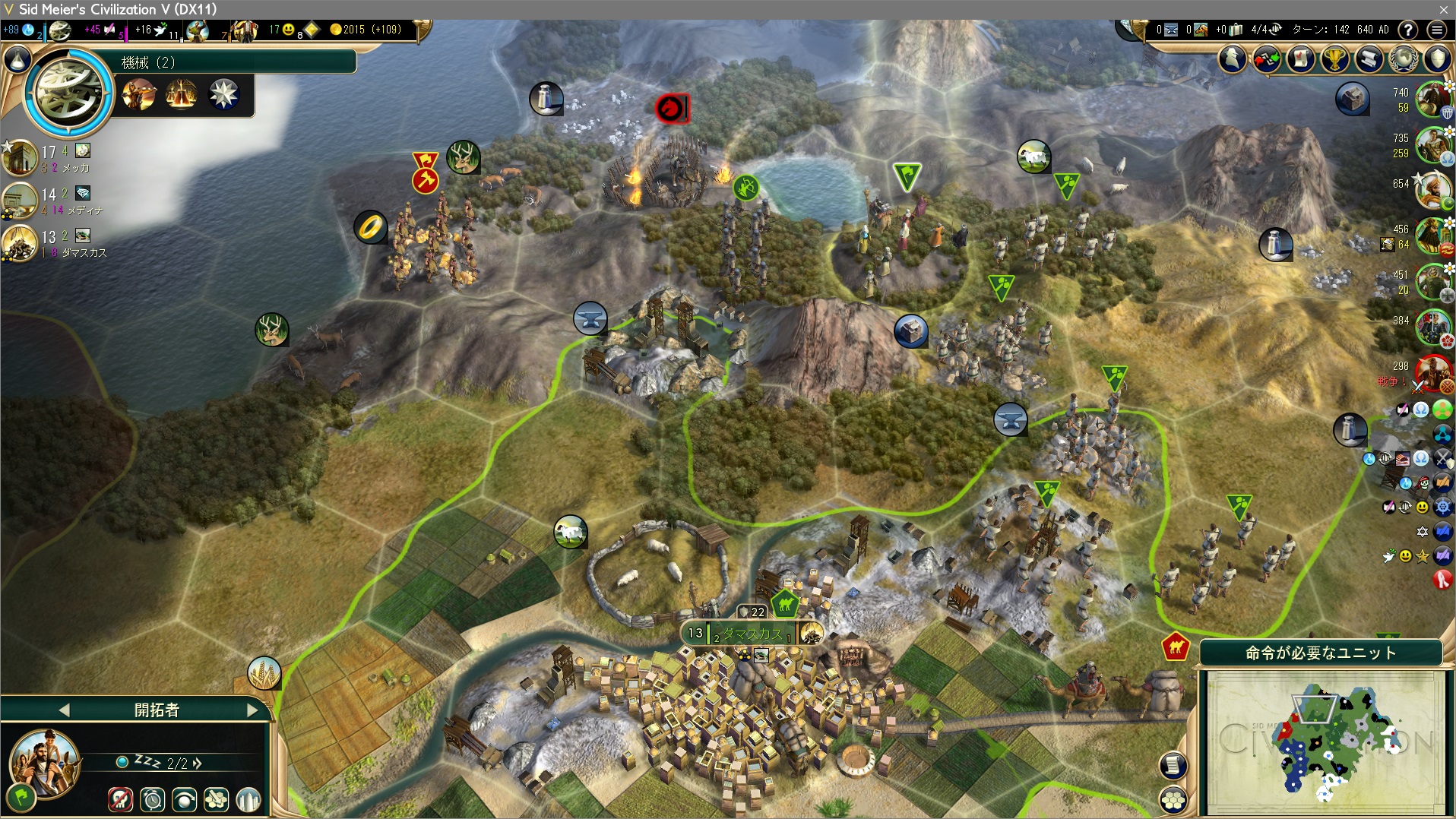Open the main menu hamburger button
Screen dimensions: 1456x819
1435,30
